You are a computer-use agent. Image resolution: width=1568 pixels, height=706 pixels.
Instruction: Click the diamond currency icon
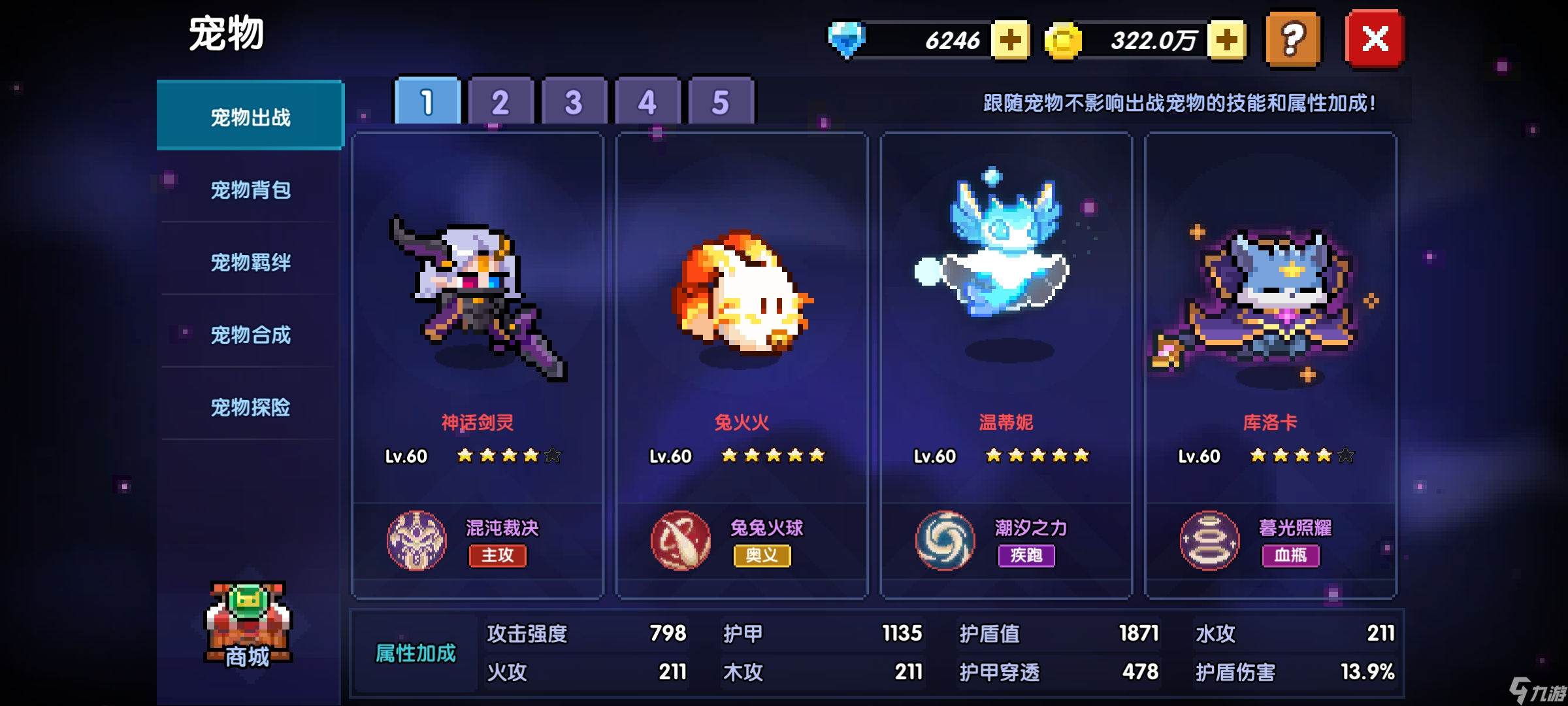(x=847, y=41)
